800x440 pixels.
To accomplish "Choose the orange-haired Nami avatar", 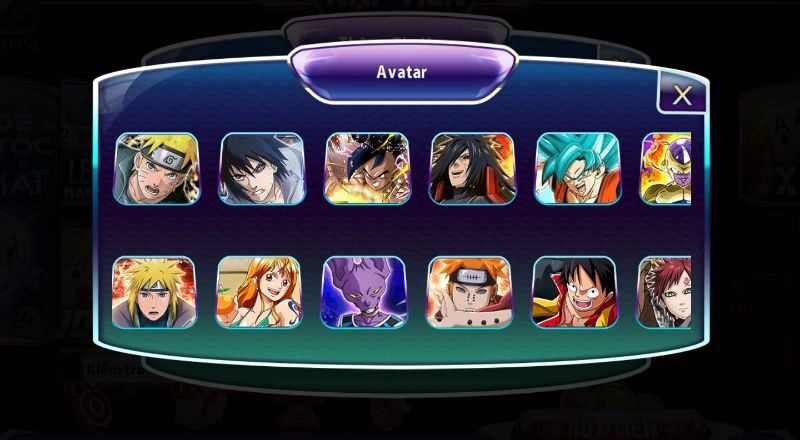I will pyautogui.click(x=258, y=292).
